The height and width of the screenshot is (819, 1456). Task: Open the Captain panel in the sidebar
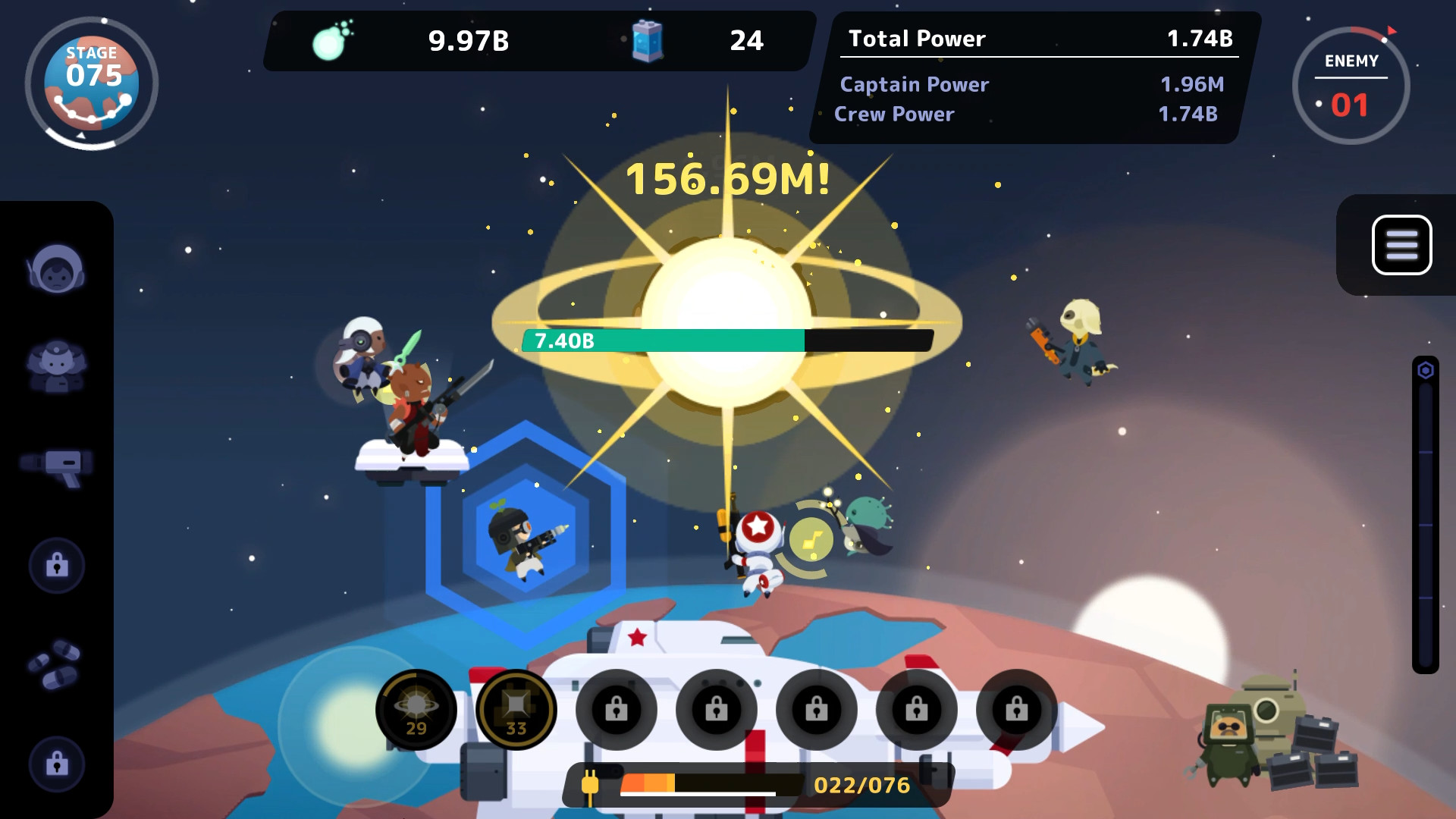click(57, 267)
